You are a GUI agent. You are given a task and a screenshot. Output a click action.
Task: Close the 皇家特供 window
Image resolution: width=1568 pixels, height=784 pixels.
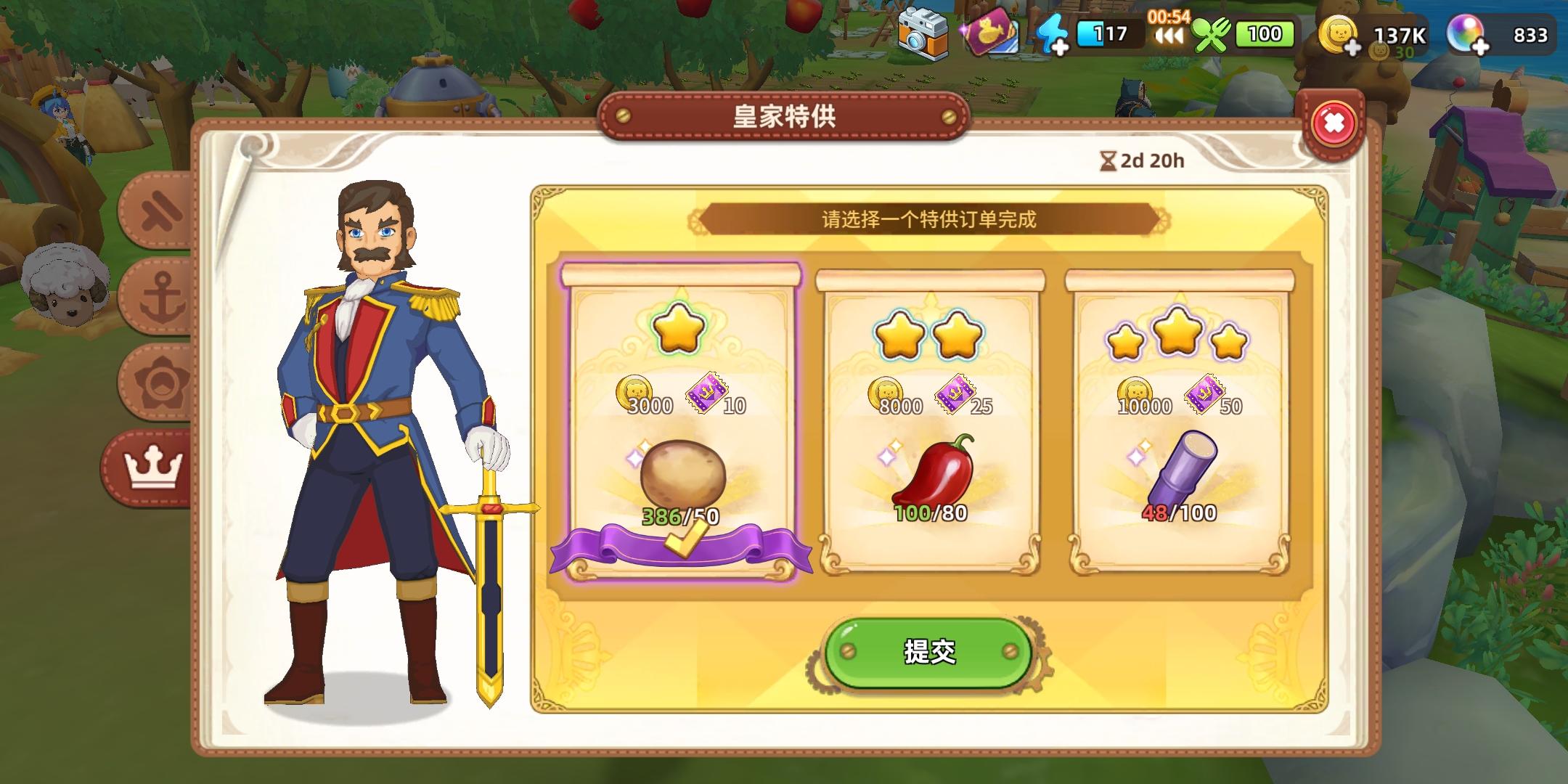(1334, 123)
